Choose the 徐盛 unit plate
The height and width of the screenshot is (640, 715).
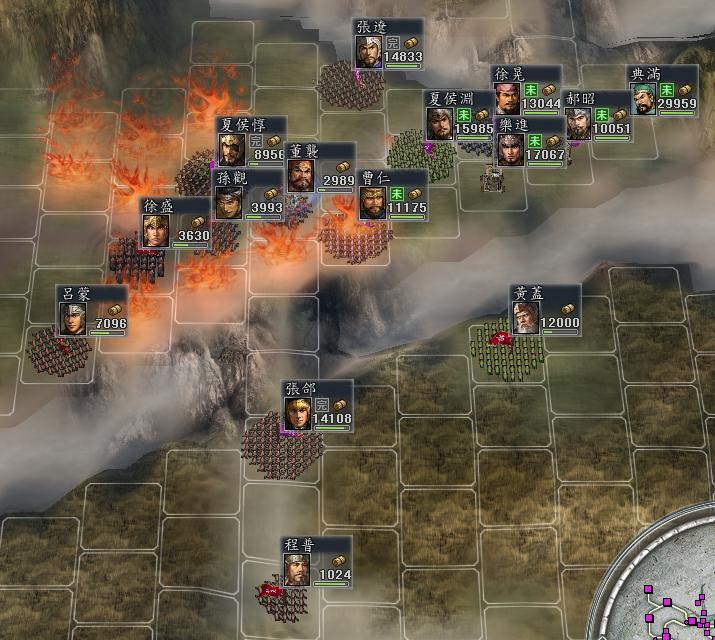coord(175,223)
